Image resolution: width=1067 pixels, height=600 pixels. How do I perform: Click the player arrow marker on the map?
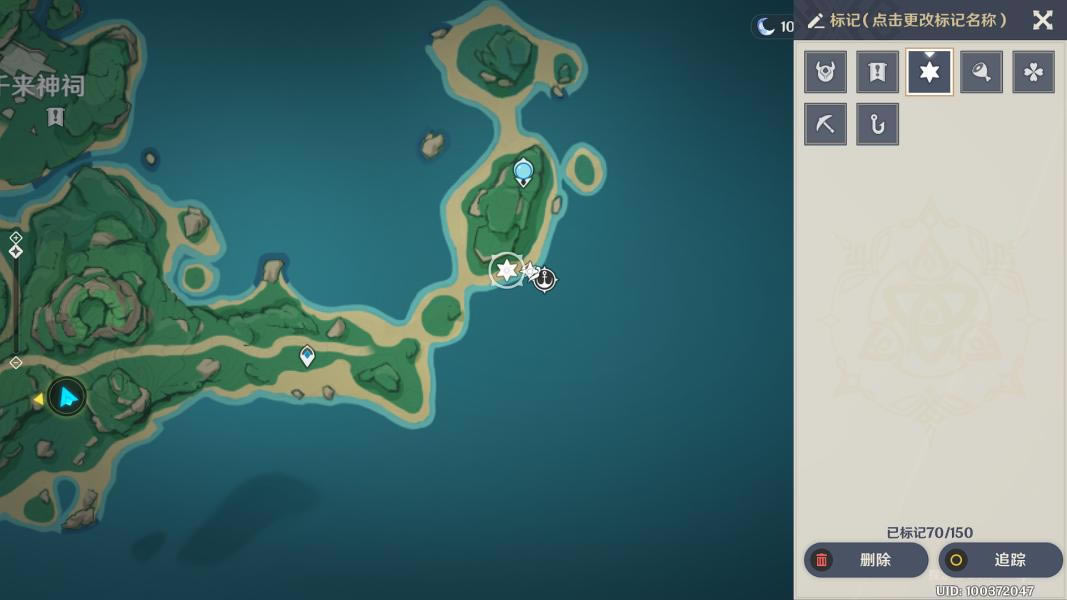[67, 397]
